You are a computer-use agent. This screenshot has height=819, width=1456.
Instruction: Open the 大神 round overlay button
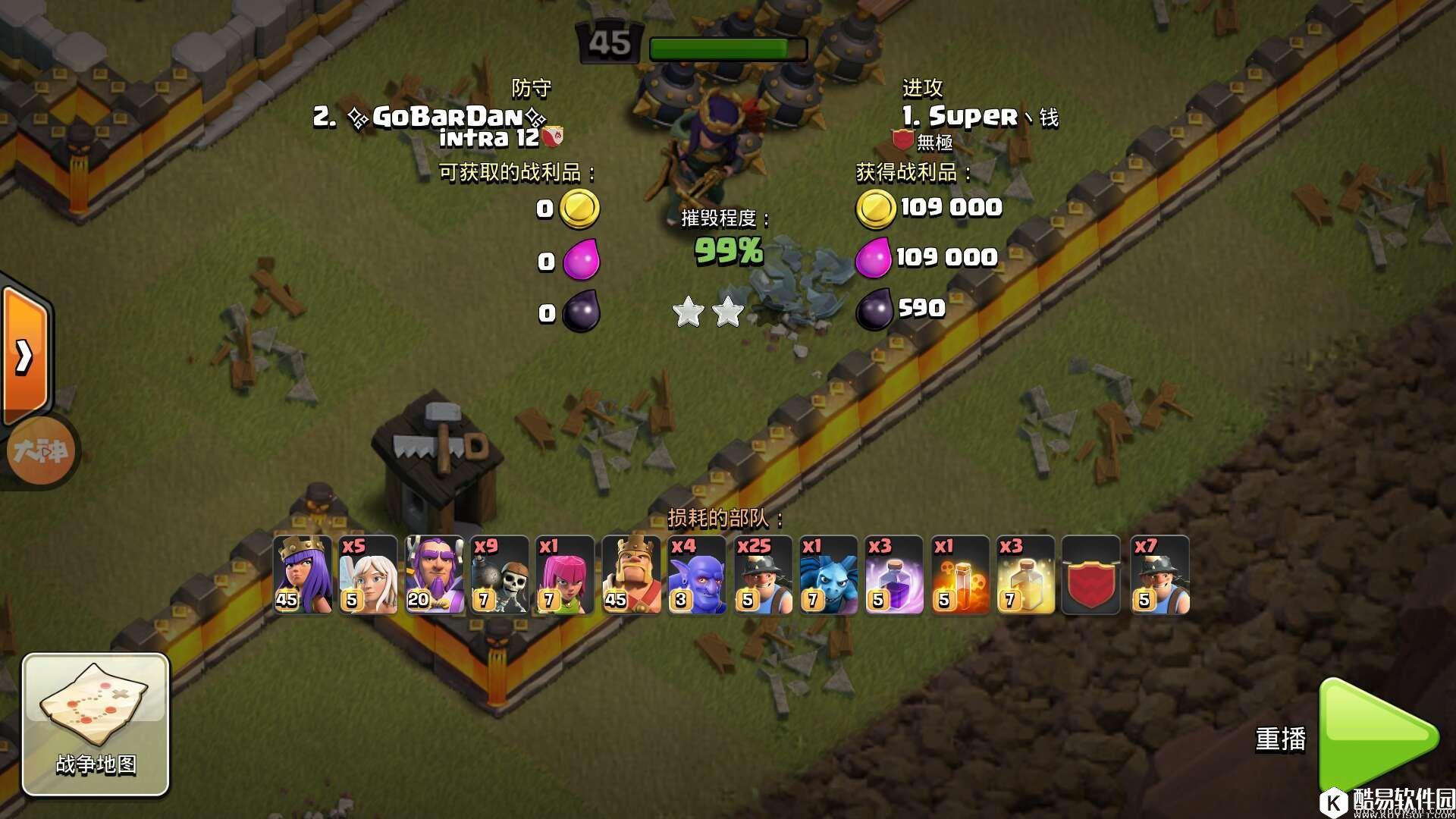coord(40,450)
